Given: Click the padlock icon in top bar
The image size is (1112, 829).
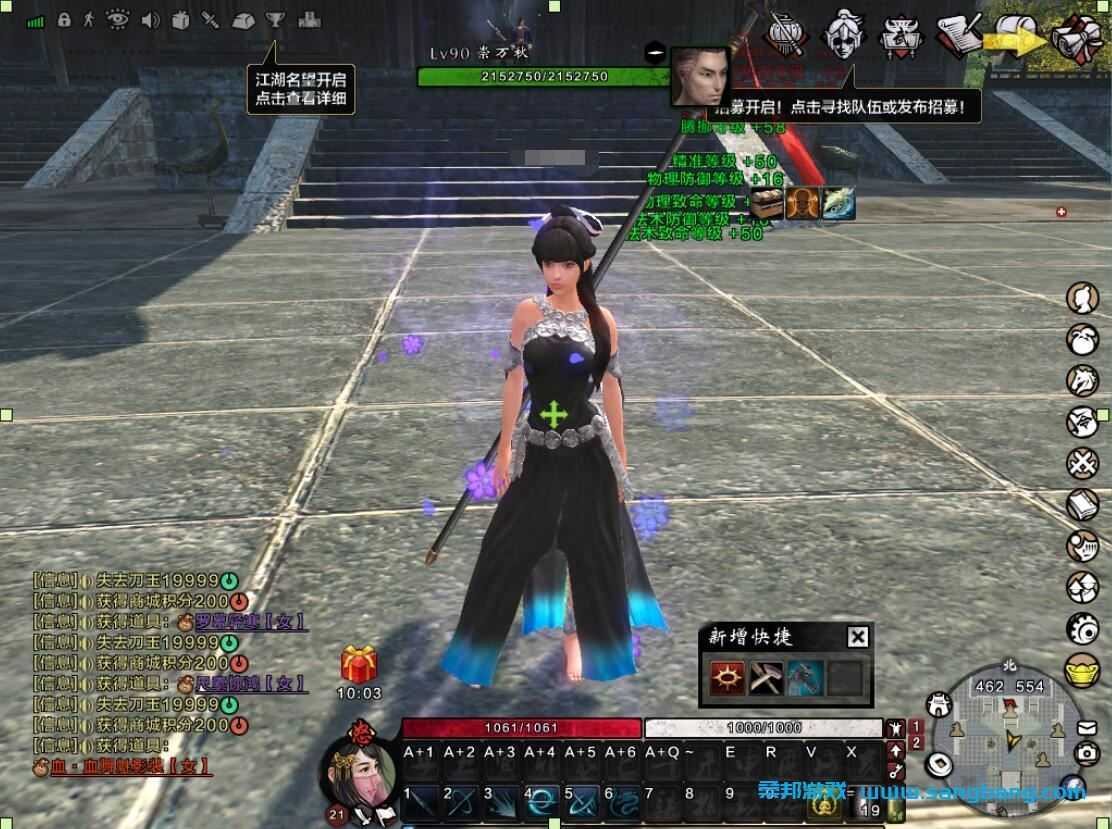Looking at the screenshot, I should point(64,19).
